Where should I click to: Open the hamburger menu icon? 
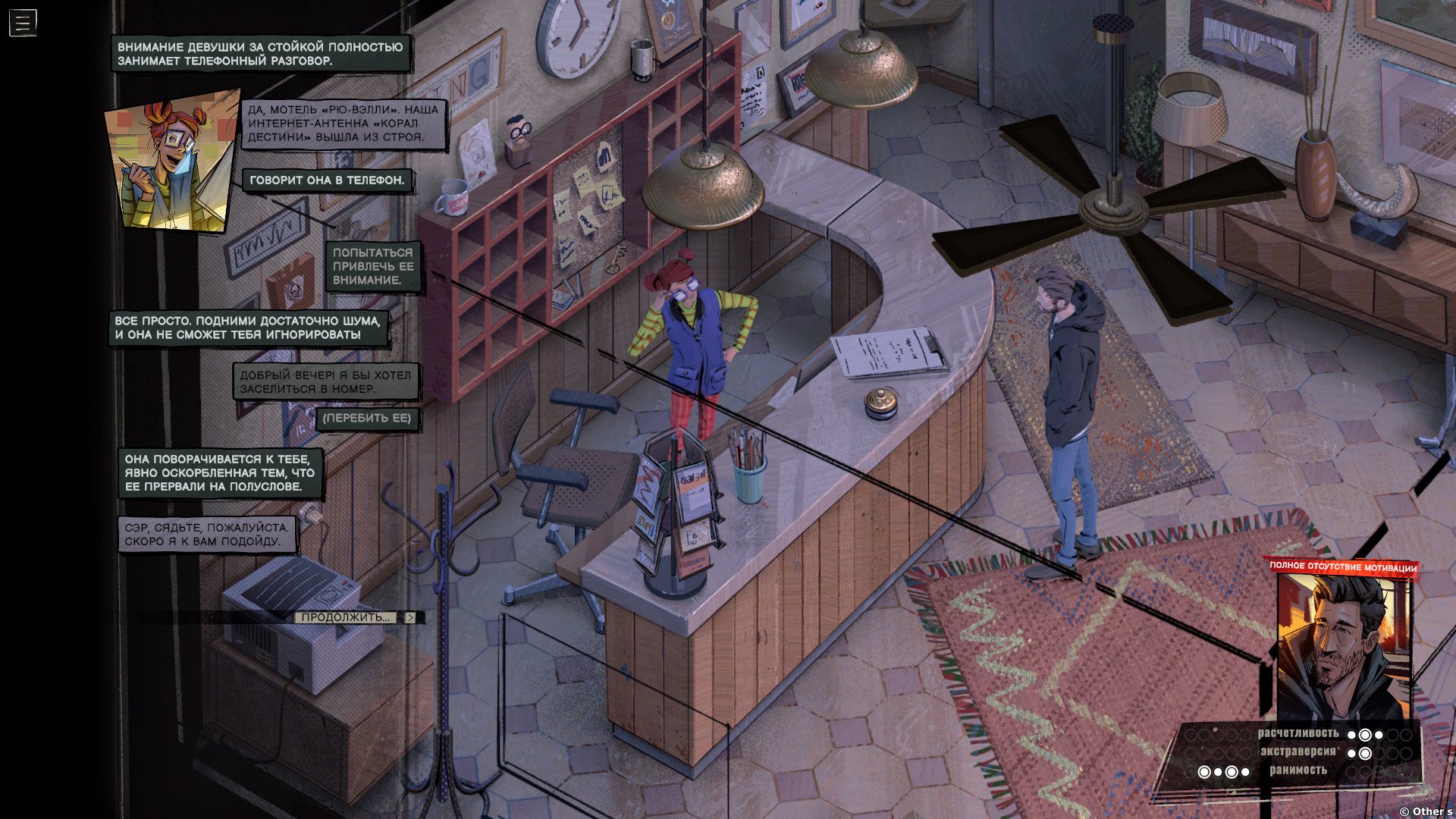pos(23,23)
